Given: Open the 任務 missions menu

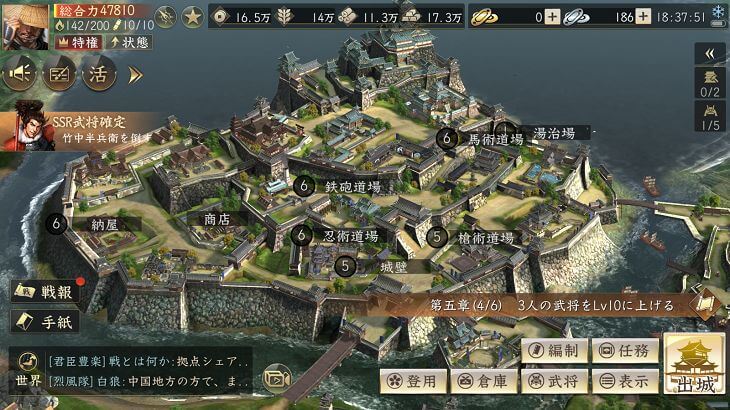Looking at the screenshot, I should pos(625,350).
